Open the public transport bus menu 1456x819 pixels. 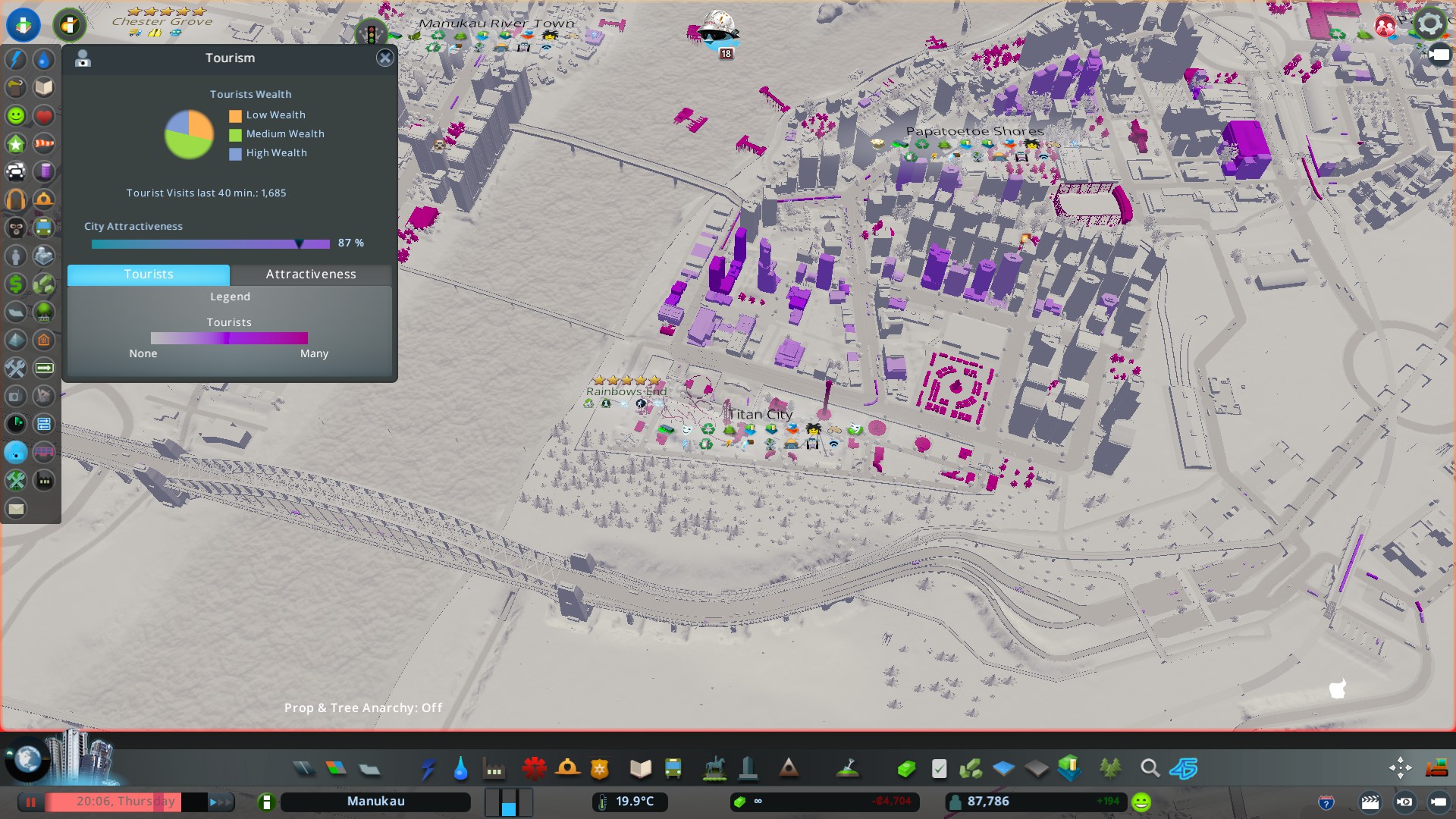click(x=673, y=769)
